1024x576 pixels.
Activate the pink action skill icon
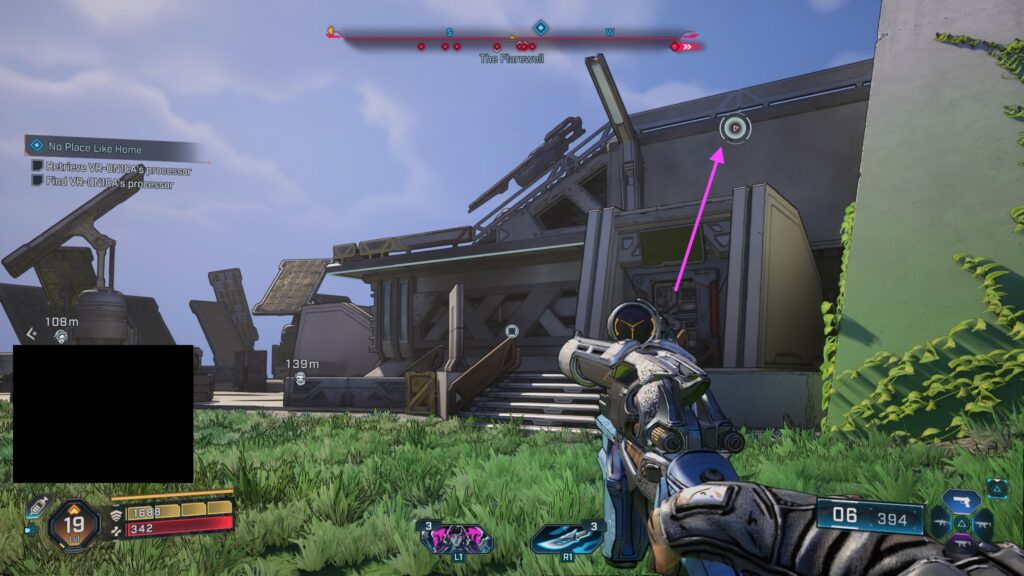tap(457, 538)
